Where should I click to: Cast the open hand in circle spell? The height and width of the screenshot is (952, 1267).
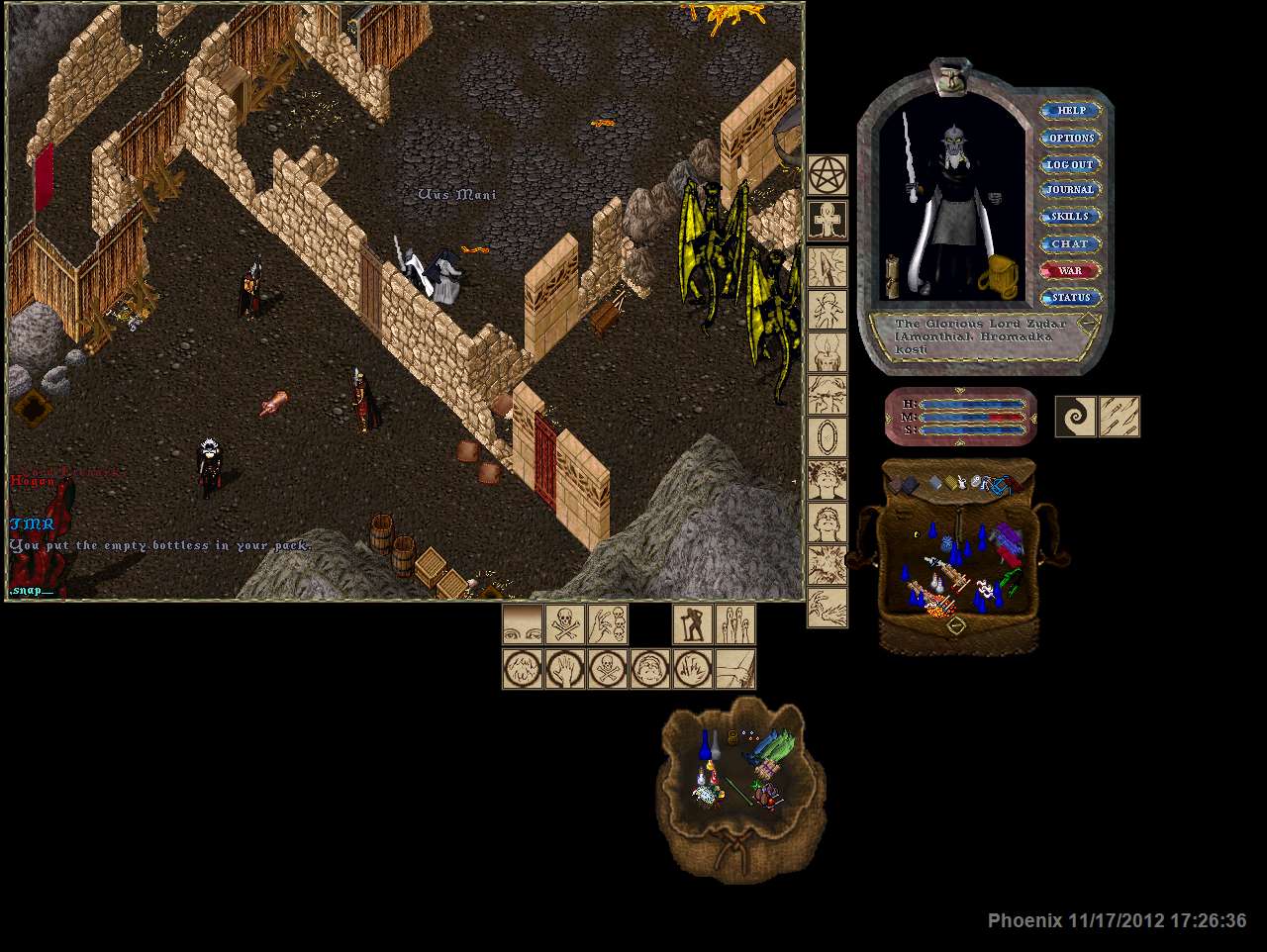tap(564, 669)
